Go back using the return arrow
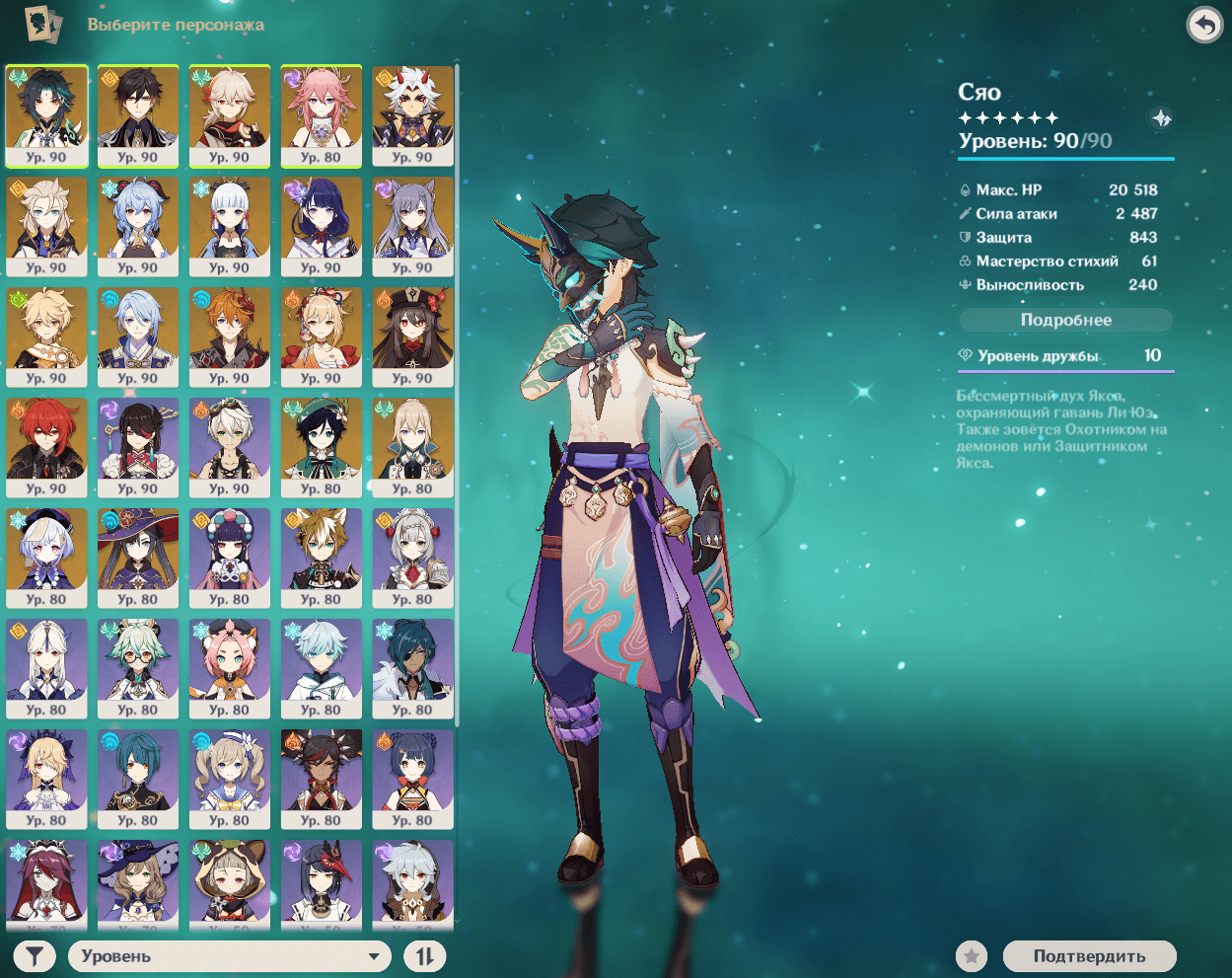This screenshot has height=978, width=1232. click(x=1204, y=26)
